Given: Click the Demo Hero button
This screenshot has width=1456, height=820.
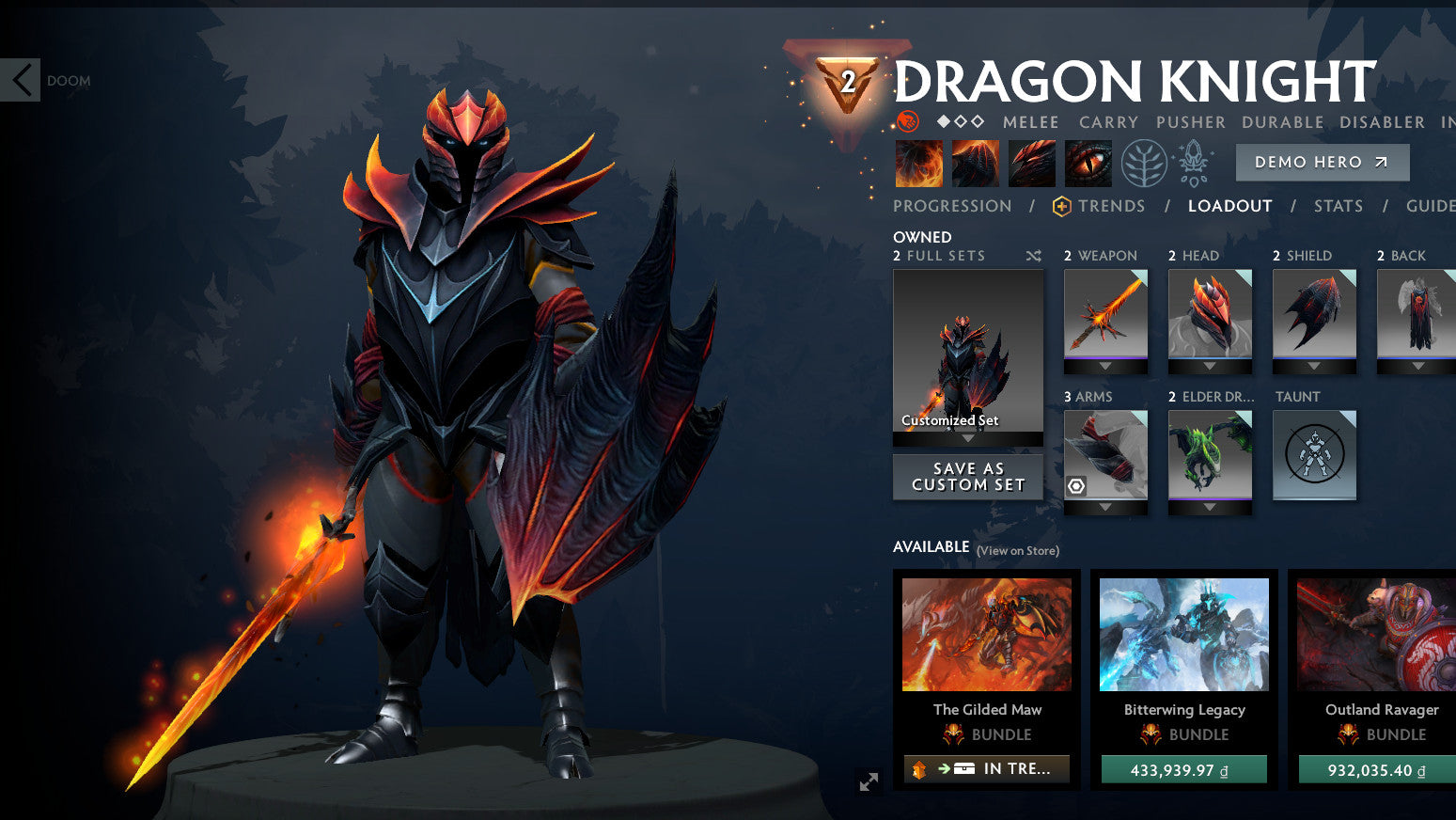Looking at the screenshot, I should [x=1322, y=162].
